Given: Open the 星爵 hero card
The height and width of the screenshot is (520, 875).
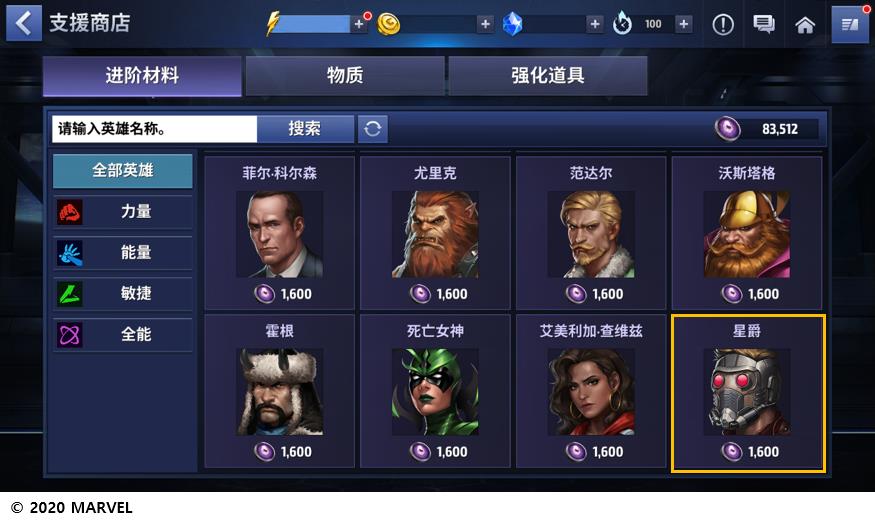Looking at the screenshot, I should point(747,391).
